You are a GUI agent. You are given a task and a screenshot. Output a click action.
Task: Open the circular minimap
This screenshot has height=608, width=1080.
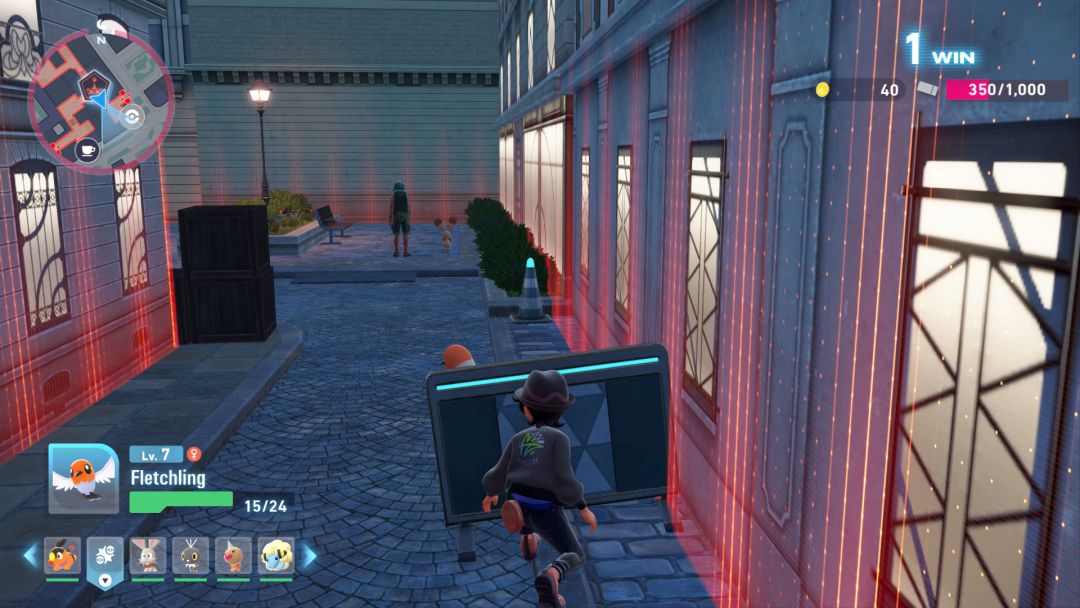[x=100, y=100]
